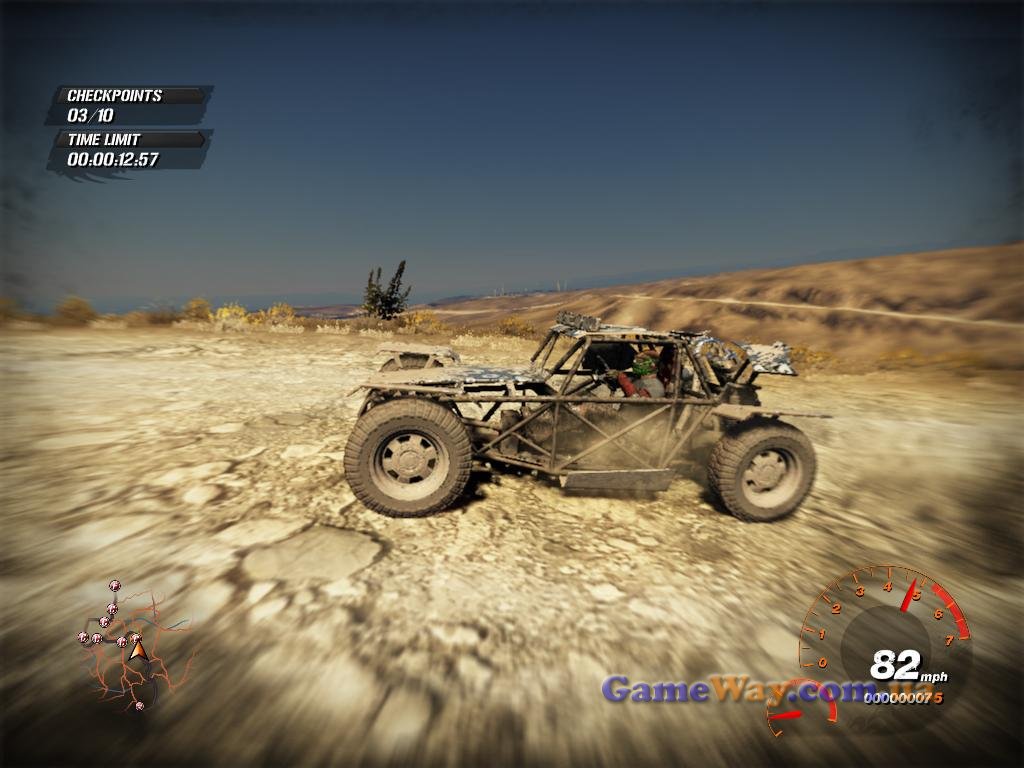The width and height of the screenshot is (1024, 768).
Task: Select the orange player arrow on minimap
Action: pyautogui.click(x=138, y=651)
